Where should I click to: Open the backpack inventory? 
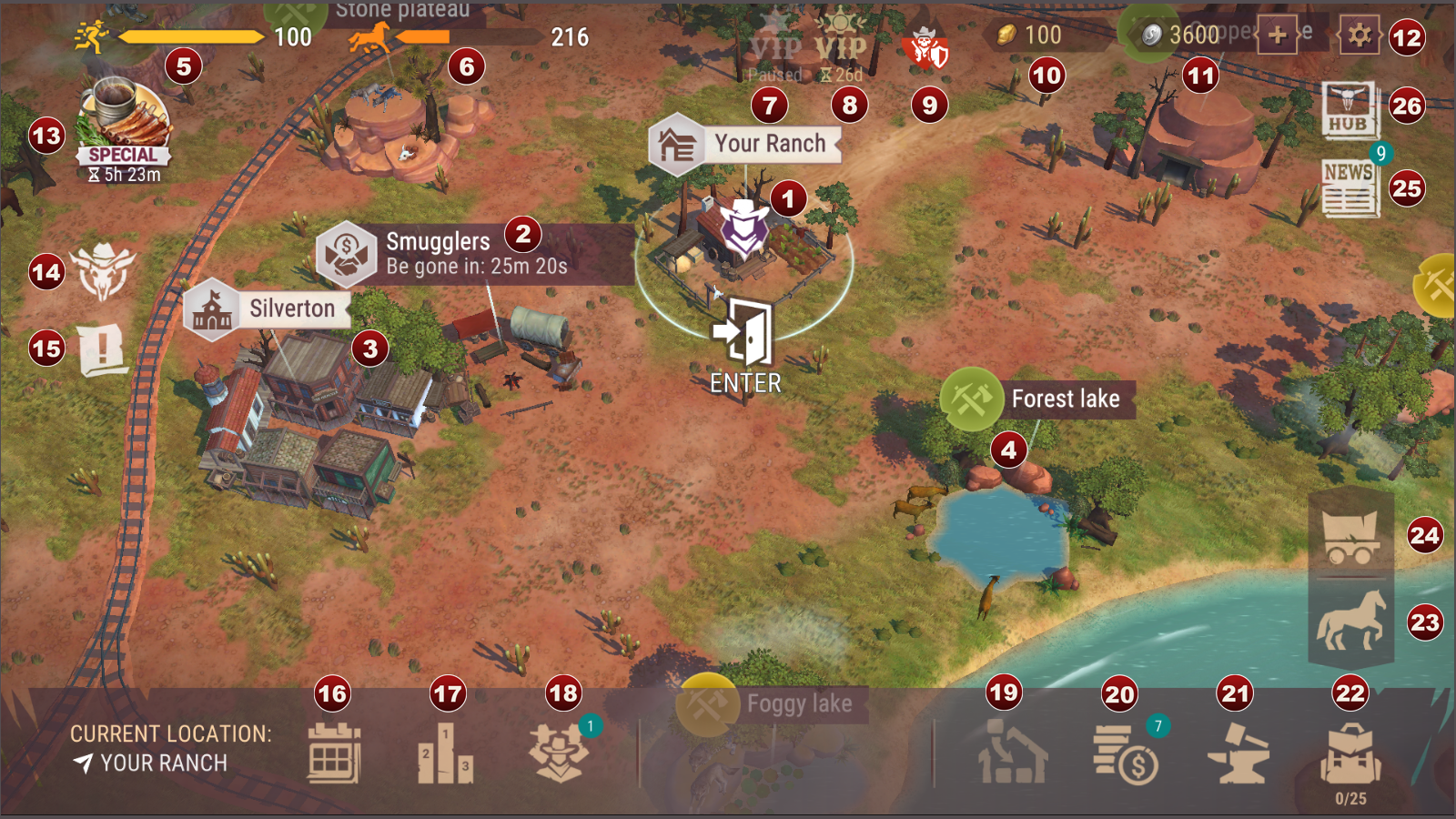coord(1350,755)
